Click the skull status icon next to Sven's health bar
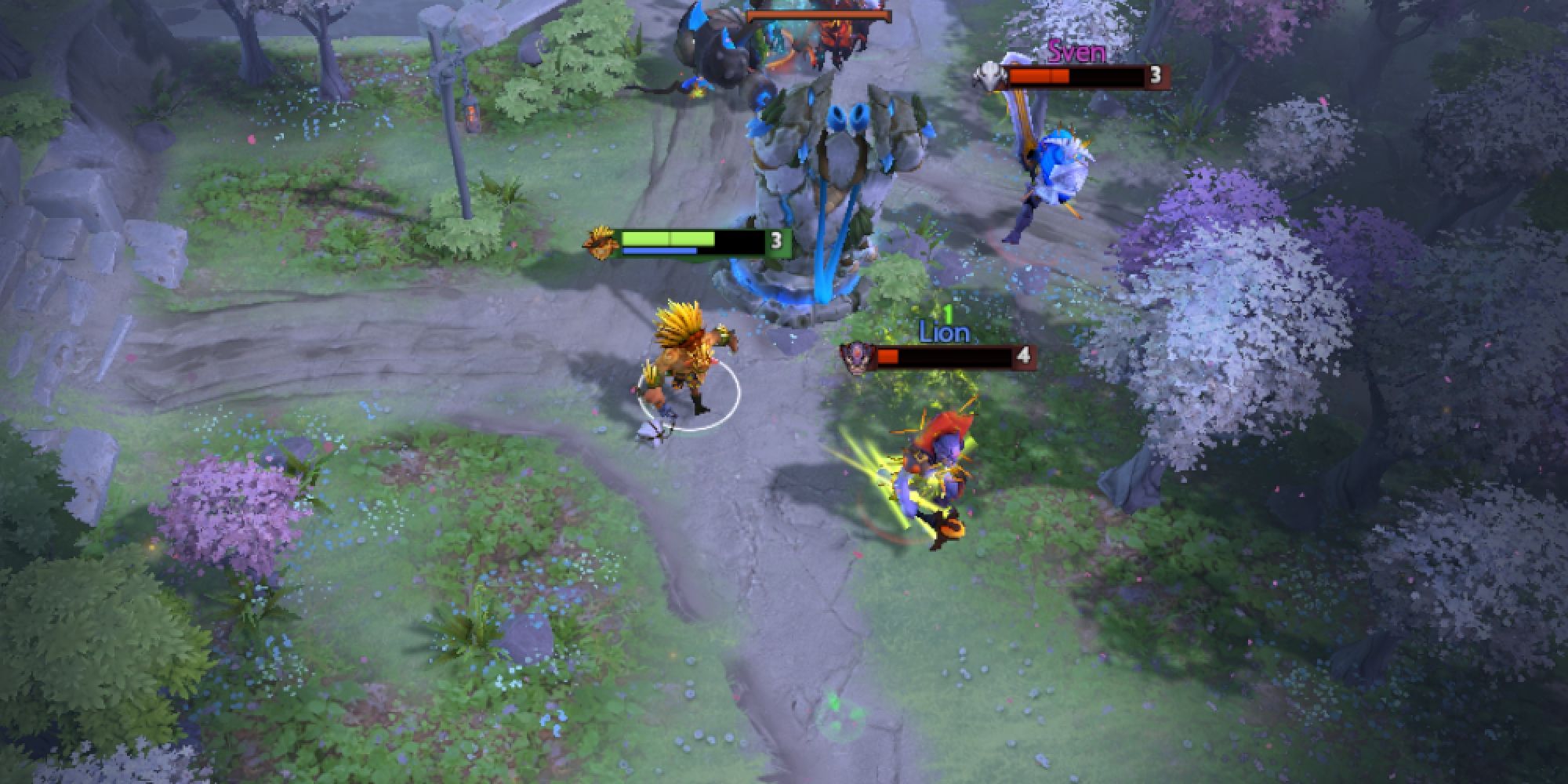1568x784 pixels. (x=991, y=76)
